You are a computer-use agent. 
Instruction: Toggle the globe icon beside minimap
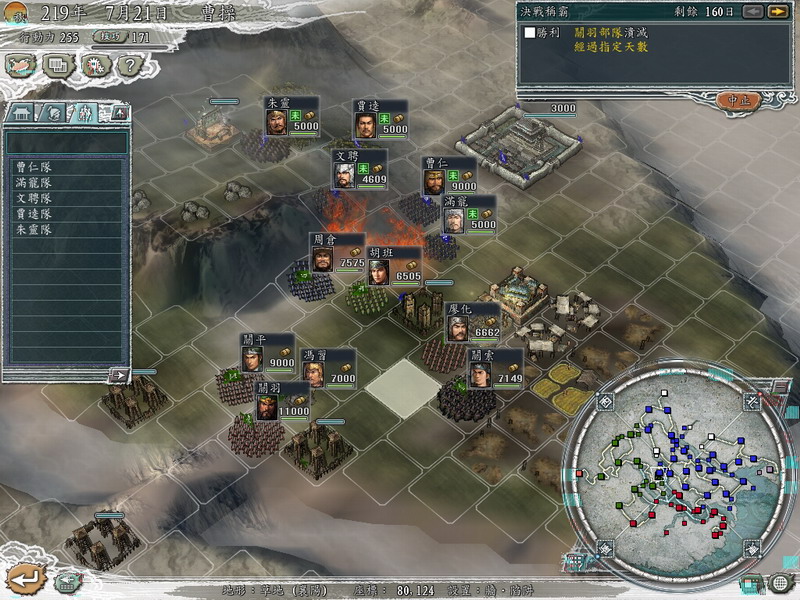point(781,582)
